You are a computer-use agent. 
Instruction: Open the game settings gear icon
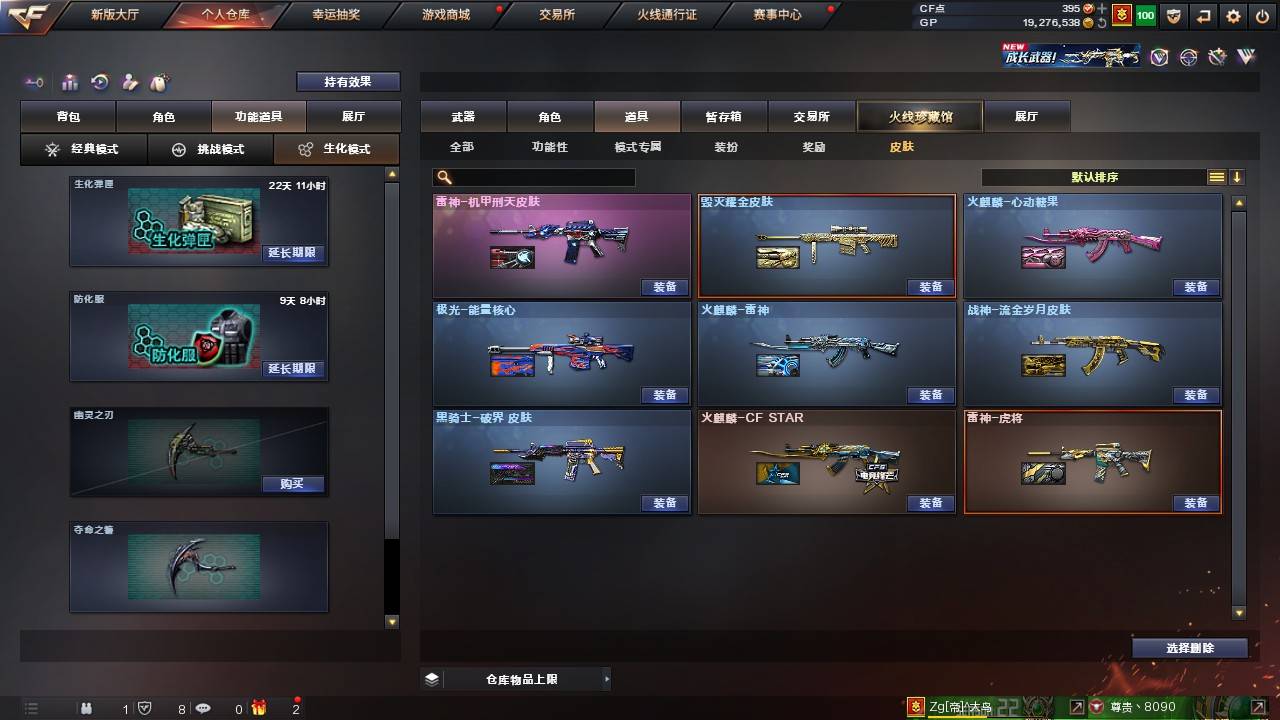tap(1232, 16)
